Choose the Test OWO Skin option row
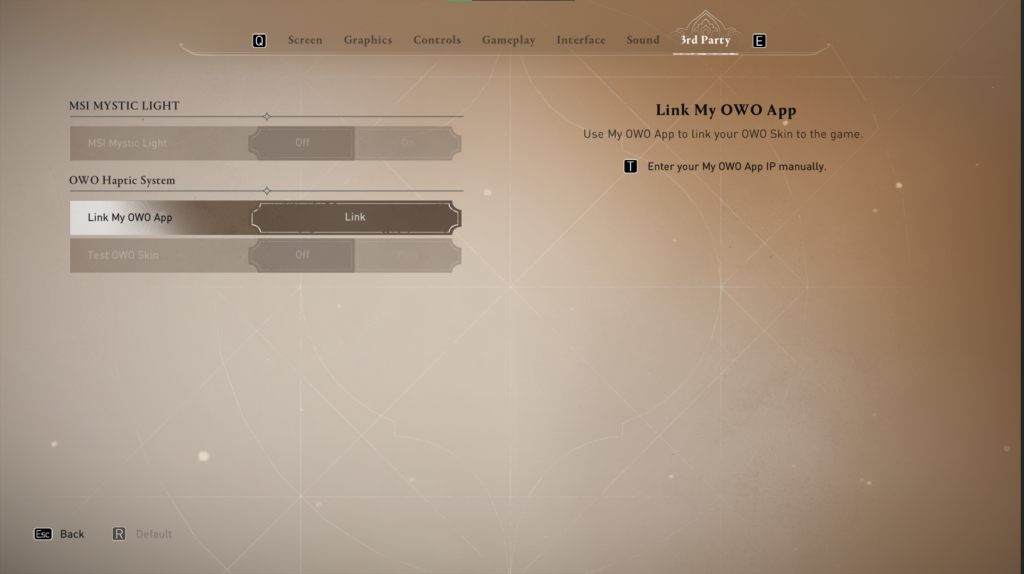The image size is (1024, 574). click(123, 255)
